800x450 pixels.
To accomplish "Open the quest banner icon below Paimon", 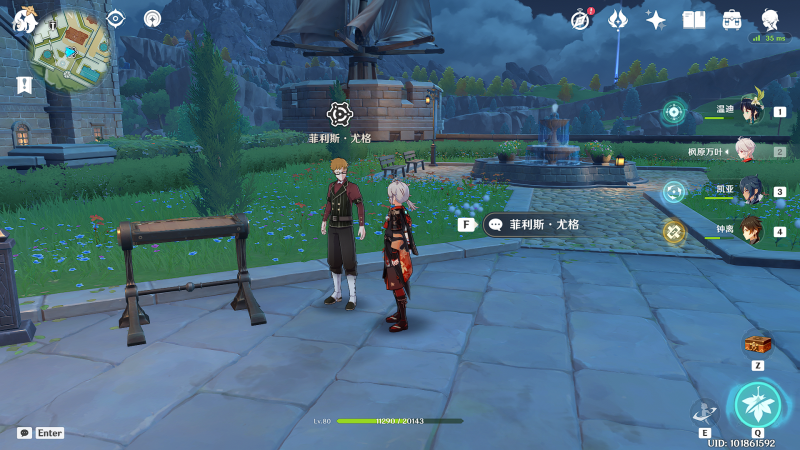I will (24, 86).
